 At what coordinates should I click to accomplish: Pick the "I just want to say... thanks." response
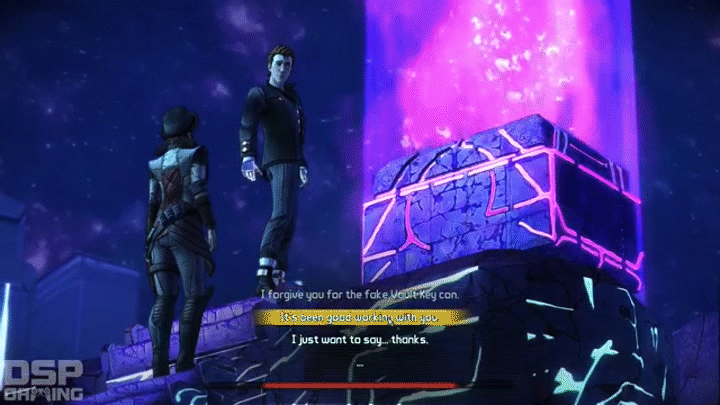click(x=360, y=340)
